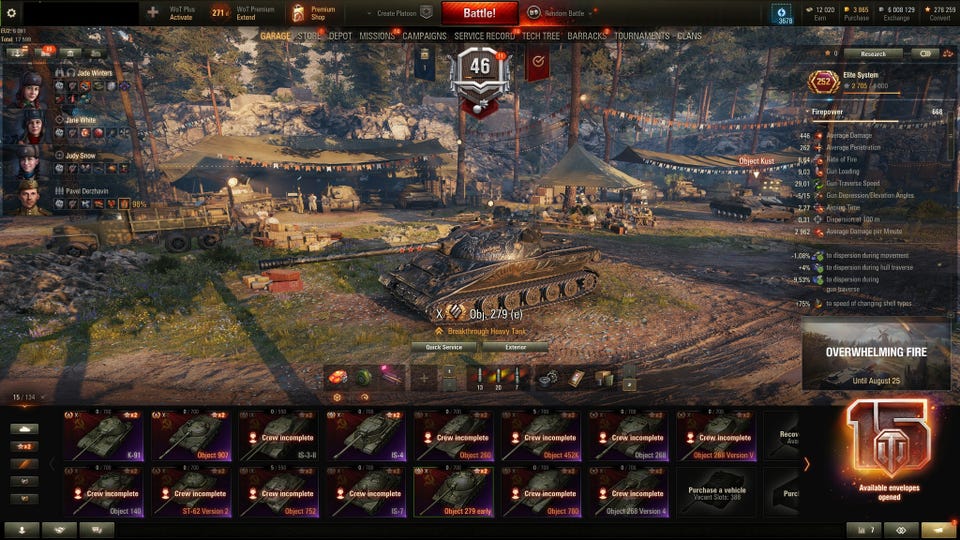The height and width of the screenshot is (540, 960).
Task: Open the Missions tab
Action: click(x=377, y=36)
